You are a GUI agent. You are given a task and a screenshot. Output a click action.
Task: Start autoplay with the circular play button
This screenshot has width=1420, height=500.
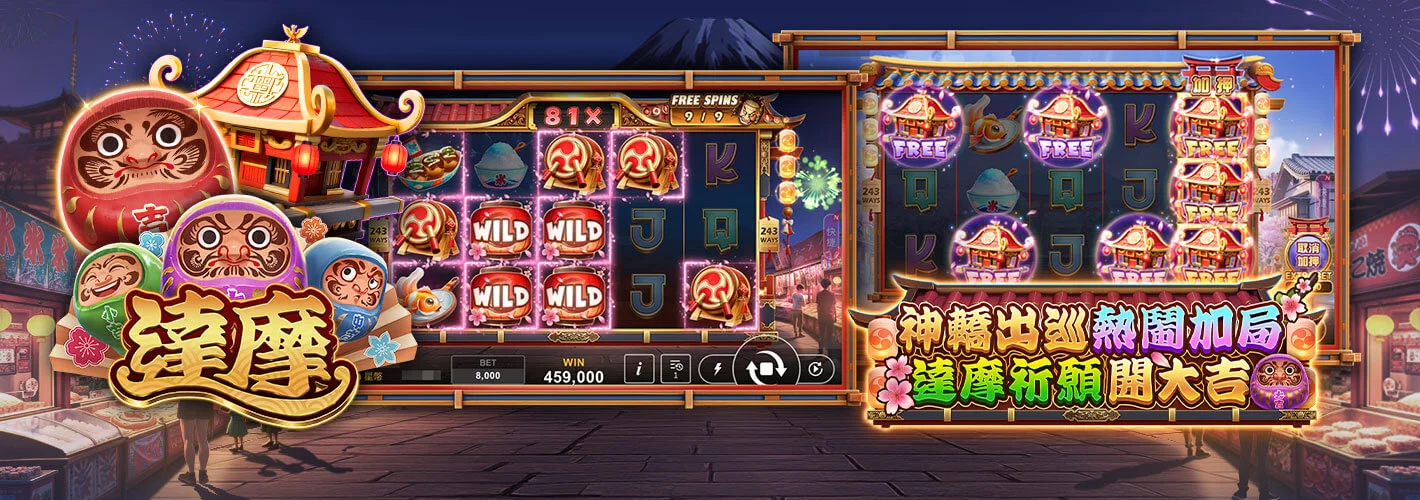tap(817, 369)
